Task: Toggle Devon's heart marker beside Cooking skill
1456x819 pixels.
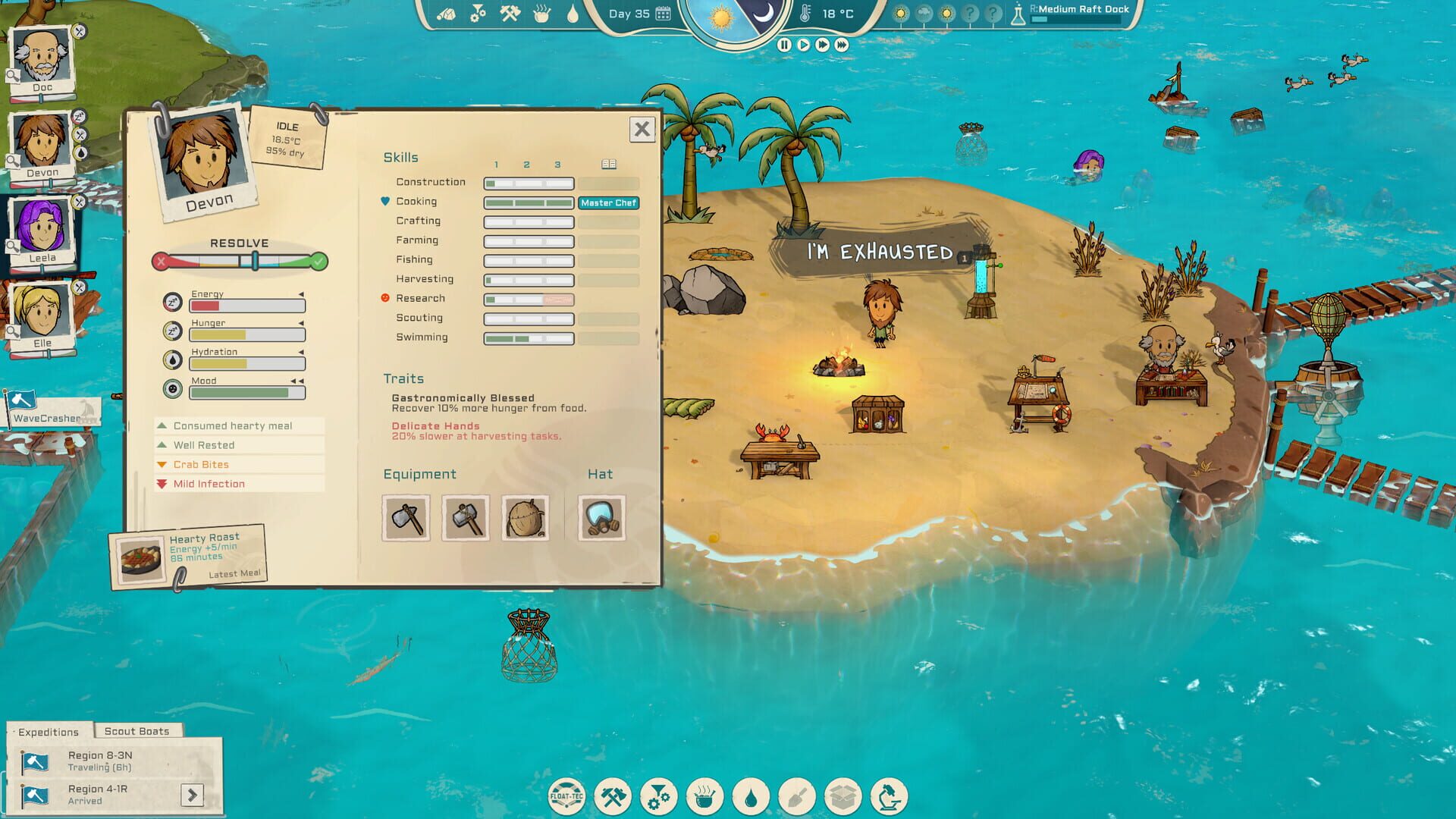Action: [386, 201]
